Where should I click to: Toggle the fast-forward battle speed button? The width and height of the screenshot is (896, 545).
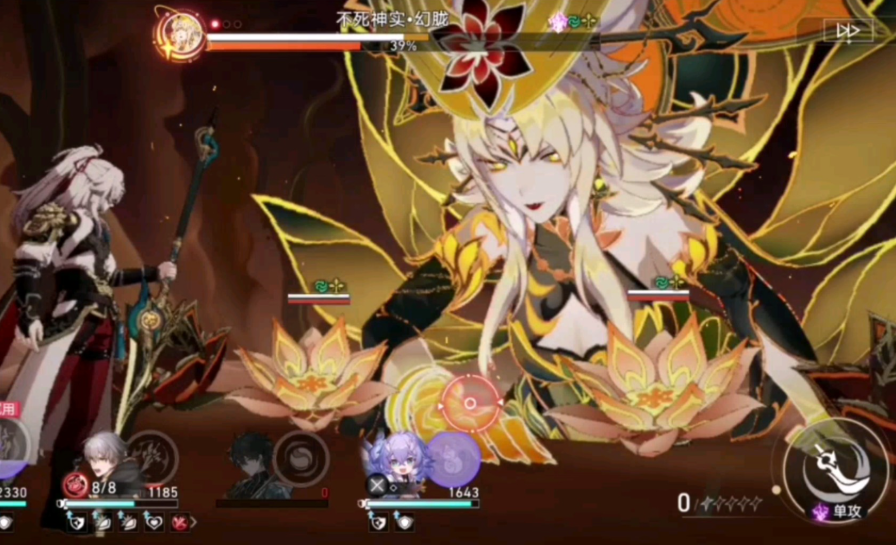click(x=848, y=31)
